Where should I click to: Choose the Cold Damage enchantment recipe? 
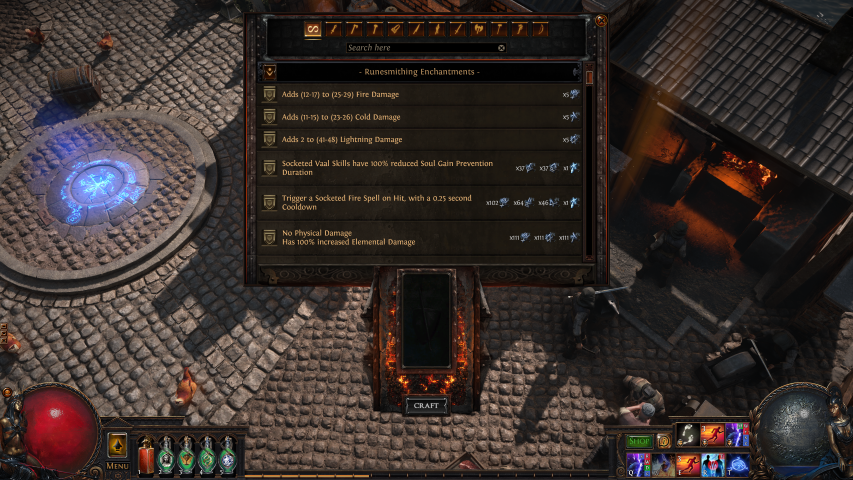(420, 117)
